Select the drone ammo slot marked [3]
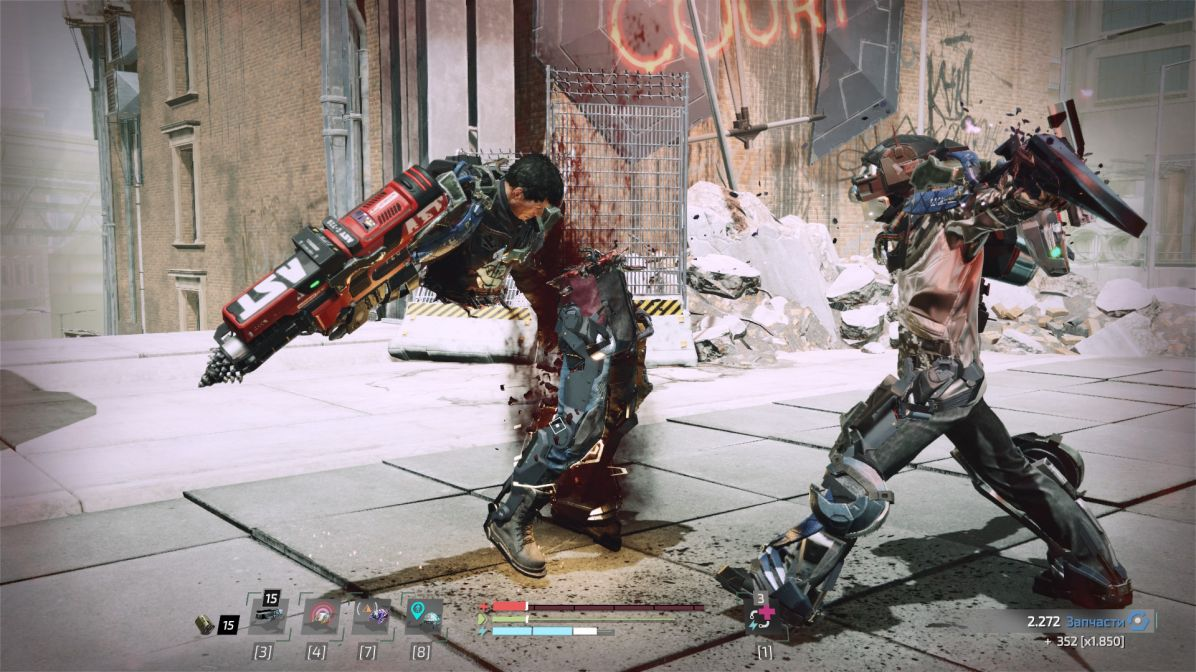1196x672 pixels. [267, 616]
